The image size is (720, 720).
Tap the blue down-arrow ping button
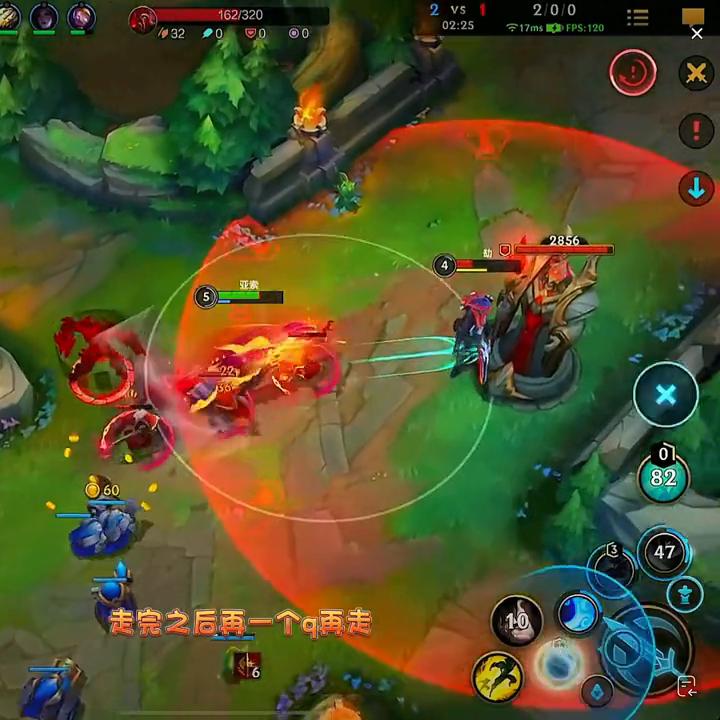tap(696, 188)
